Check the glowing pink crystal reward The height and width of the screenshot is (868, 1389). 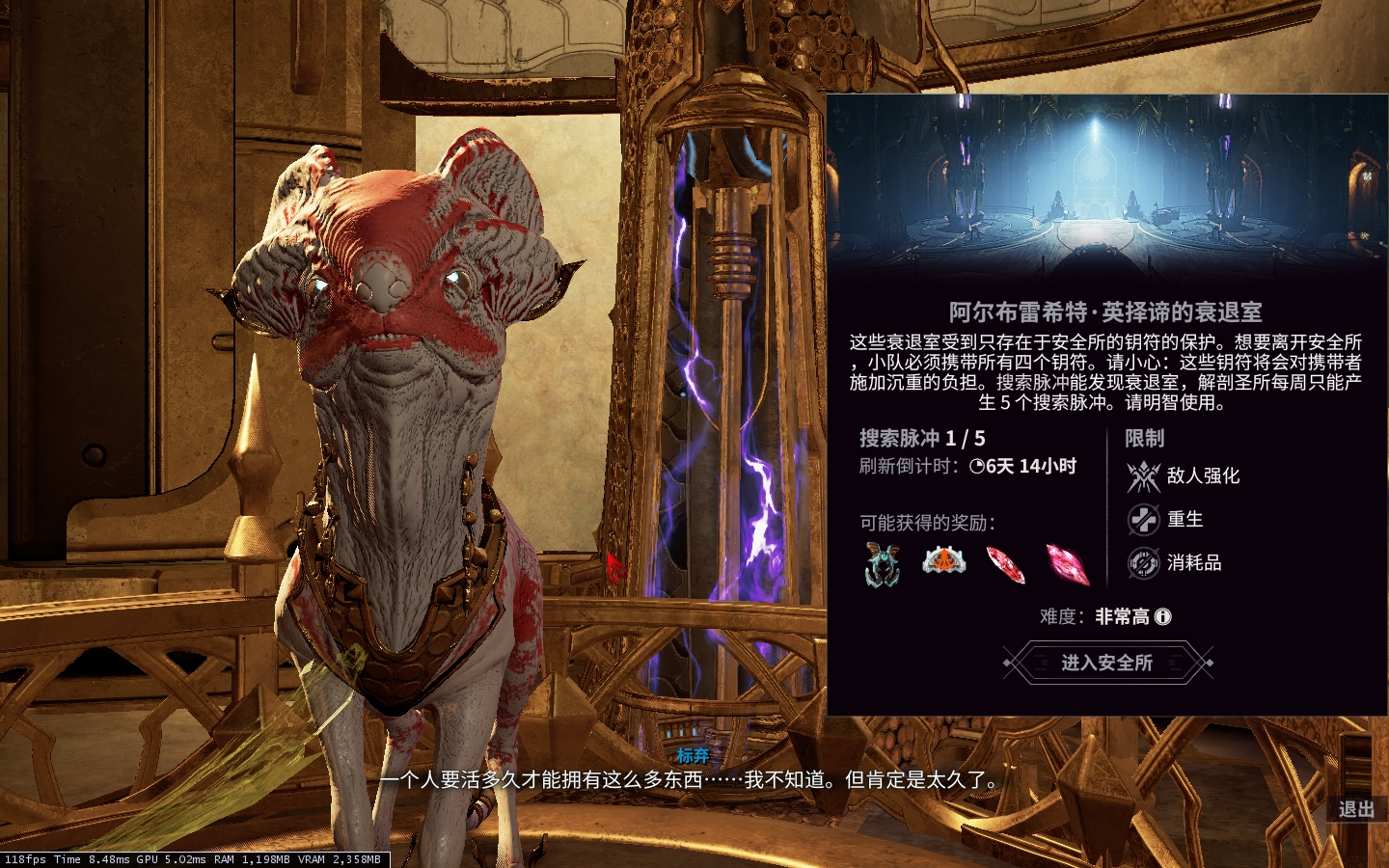click(1067, 564)
